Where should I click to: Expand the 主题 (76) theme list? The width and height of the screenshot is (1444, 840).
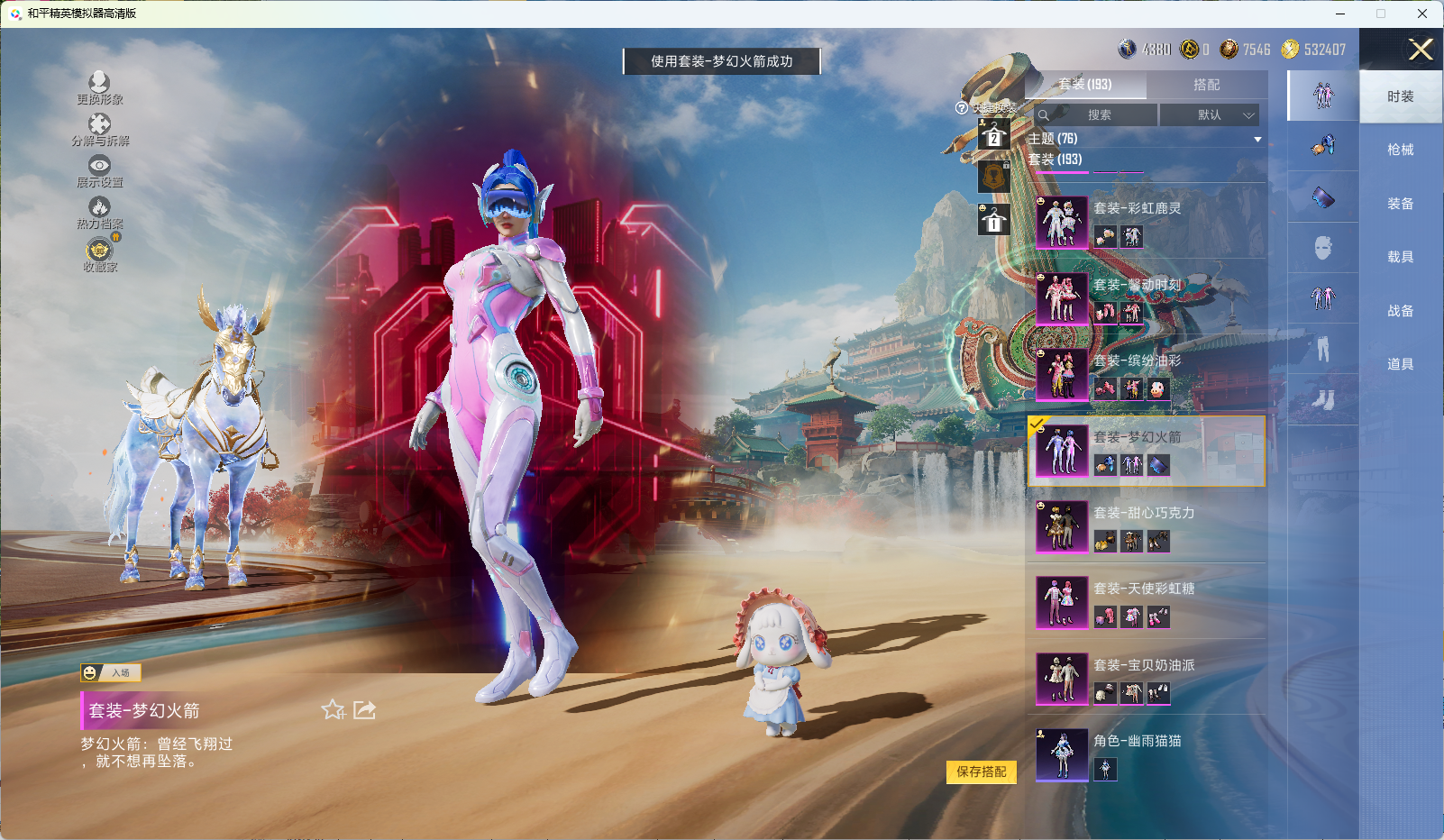(x=1257, y=139)
